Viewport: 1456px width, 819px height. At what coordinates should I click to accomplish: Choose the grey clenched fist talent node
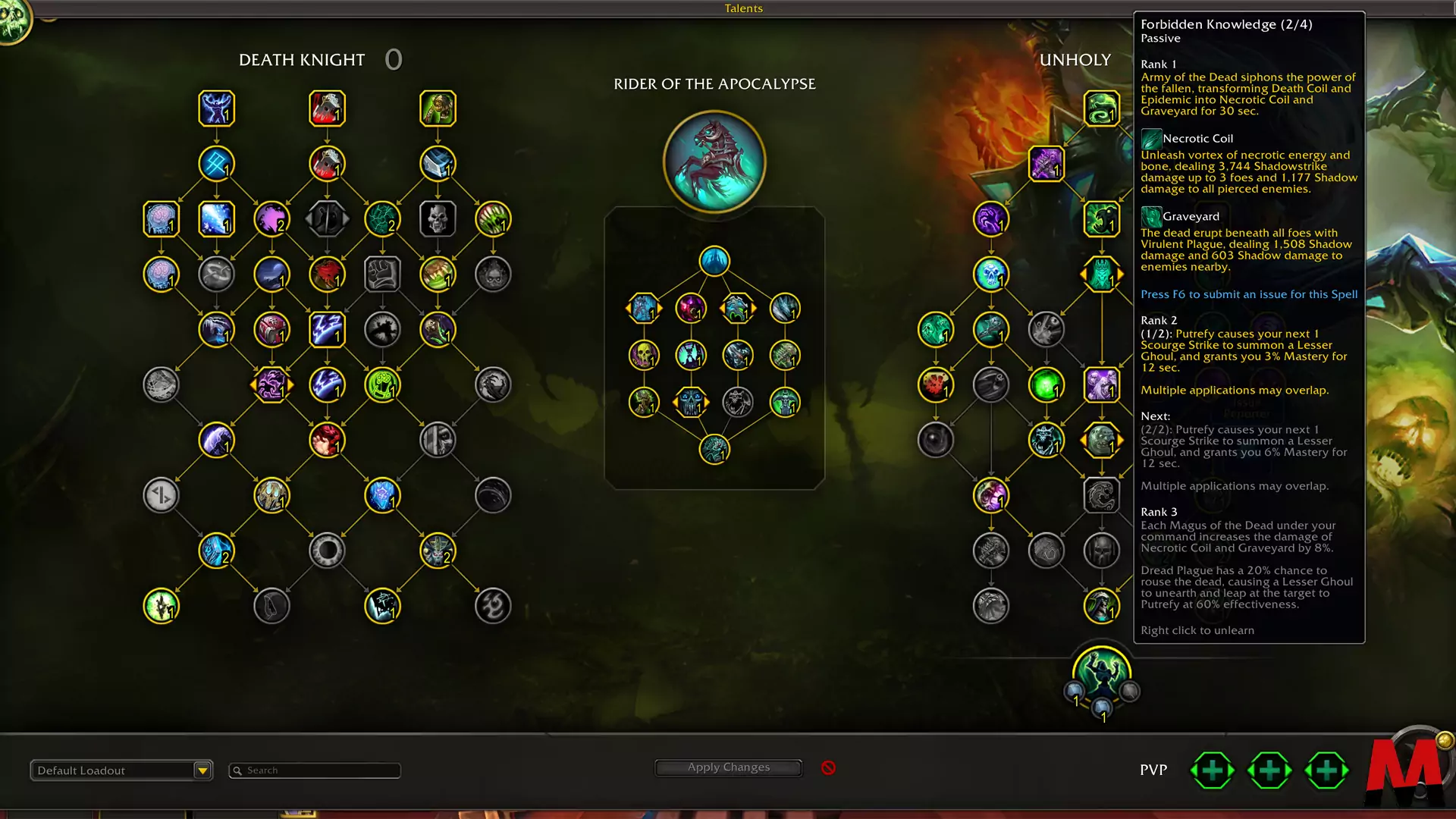tap(382, 275)
